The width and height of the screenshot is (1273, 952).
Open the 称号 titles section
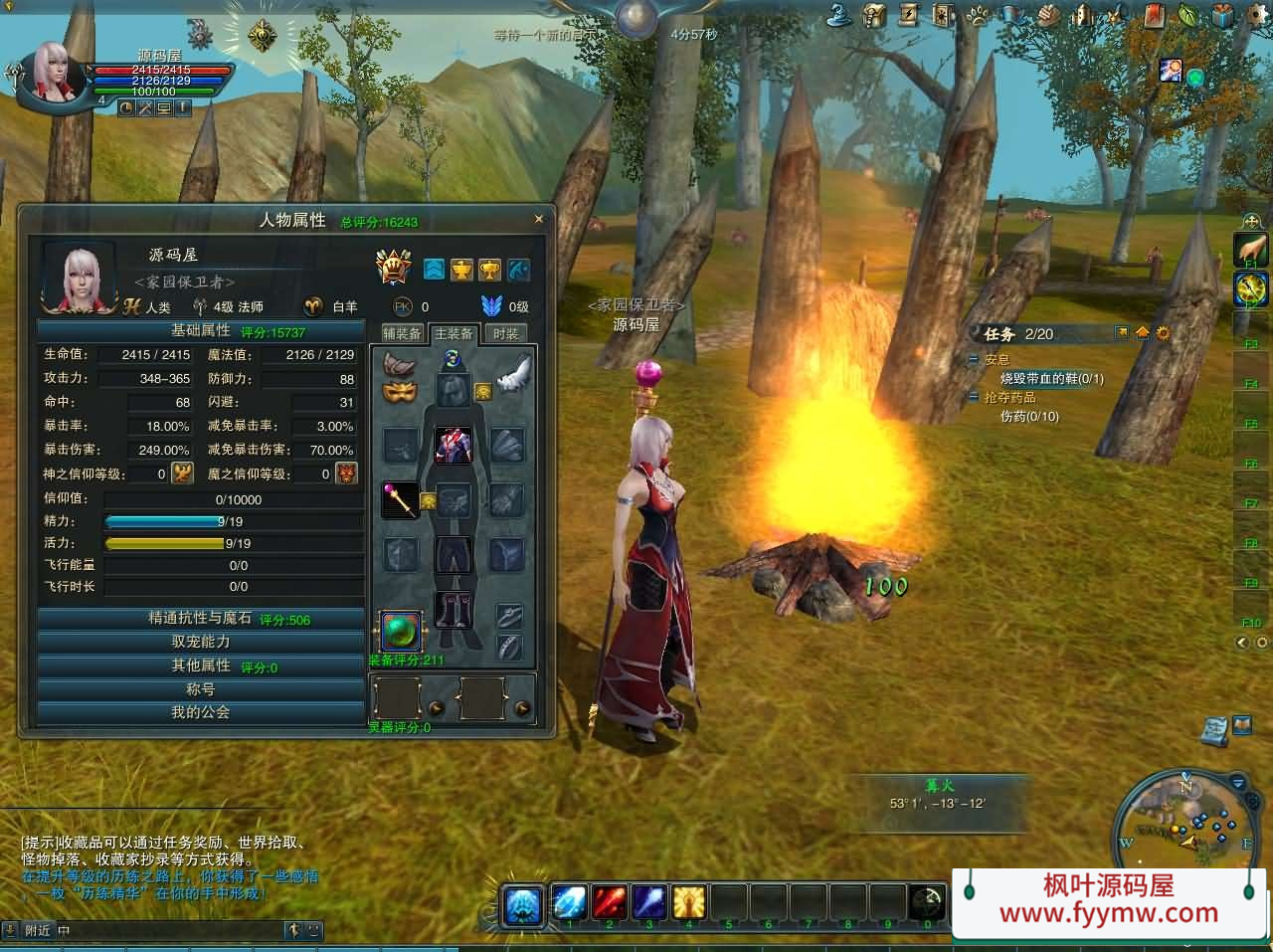(201, 689)
